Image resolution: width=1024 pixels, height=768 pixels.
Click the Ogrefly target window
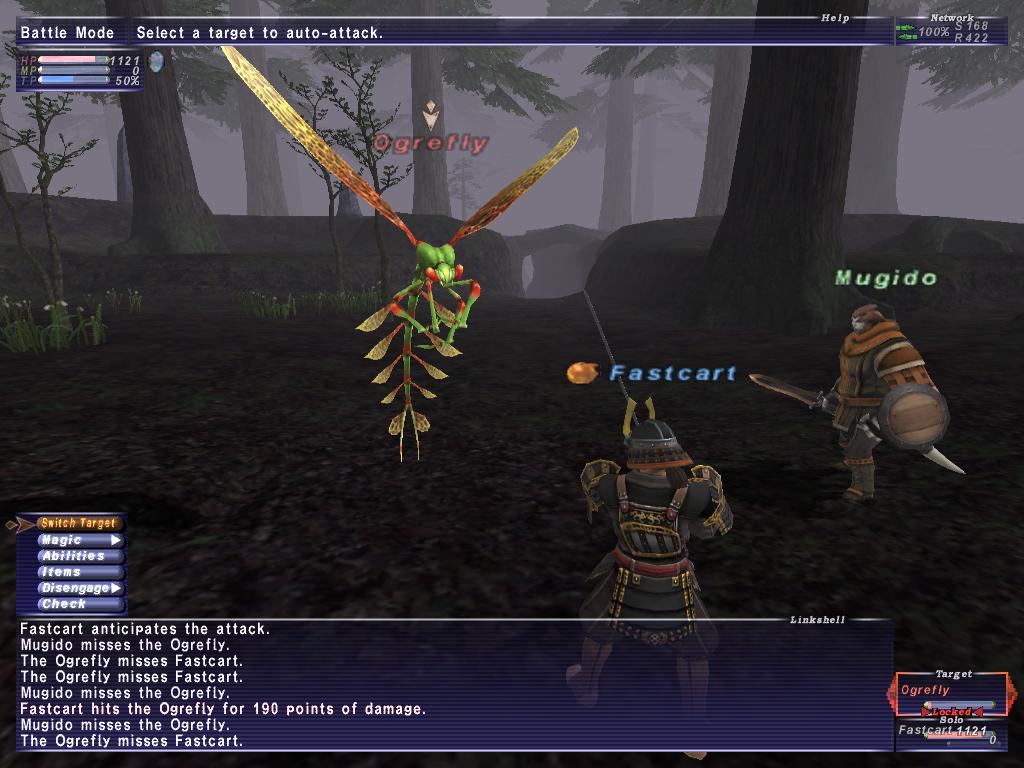click(951, 693)
